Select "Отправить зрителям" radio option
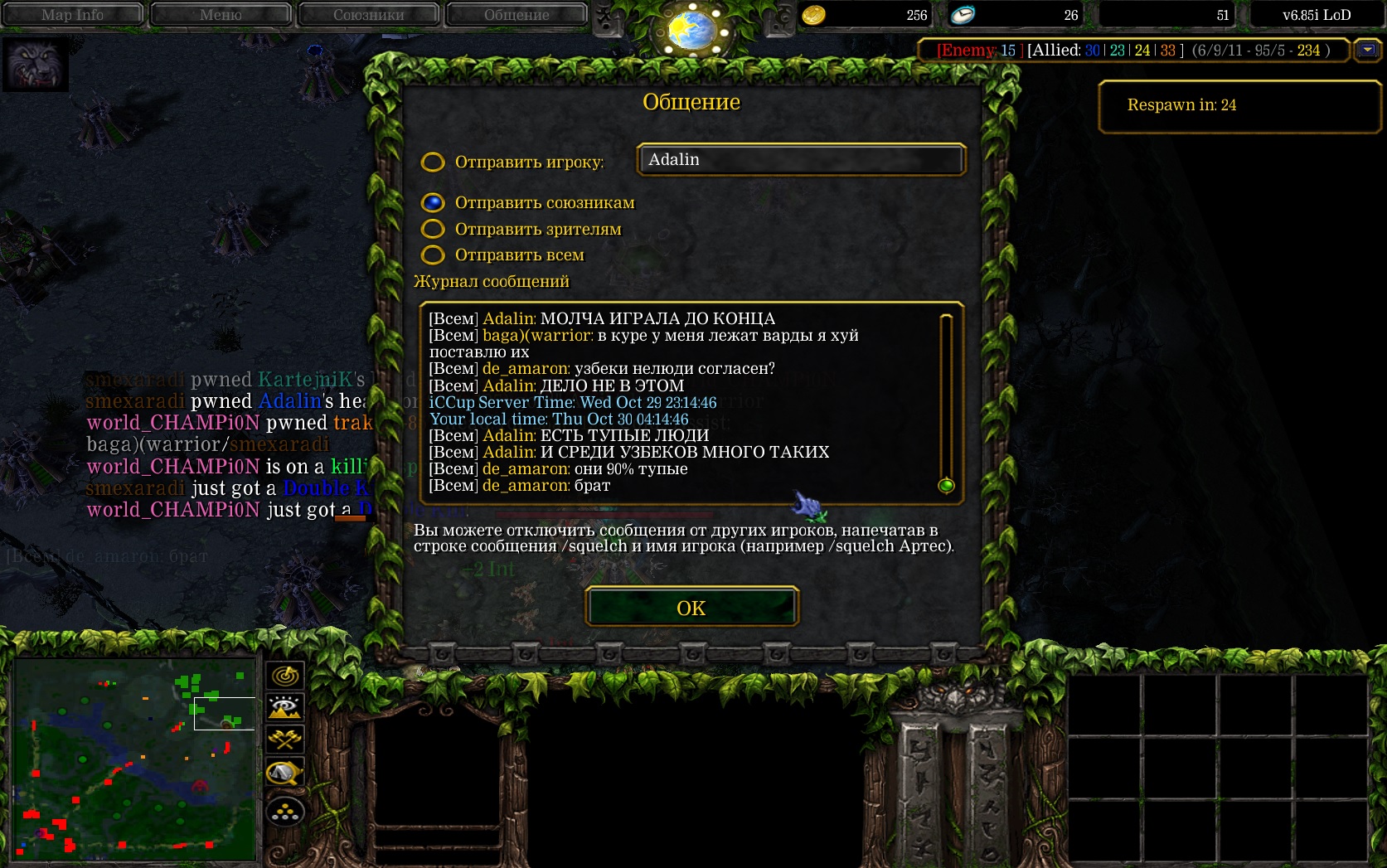Screen dimensions: 1387x868 (x=433, y=229)
